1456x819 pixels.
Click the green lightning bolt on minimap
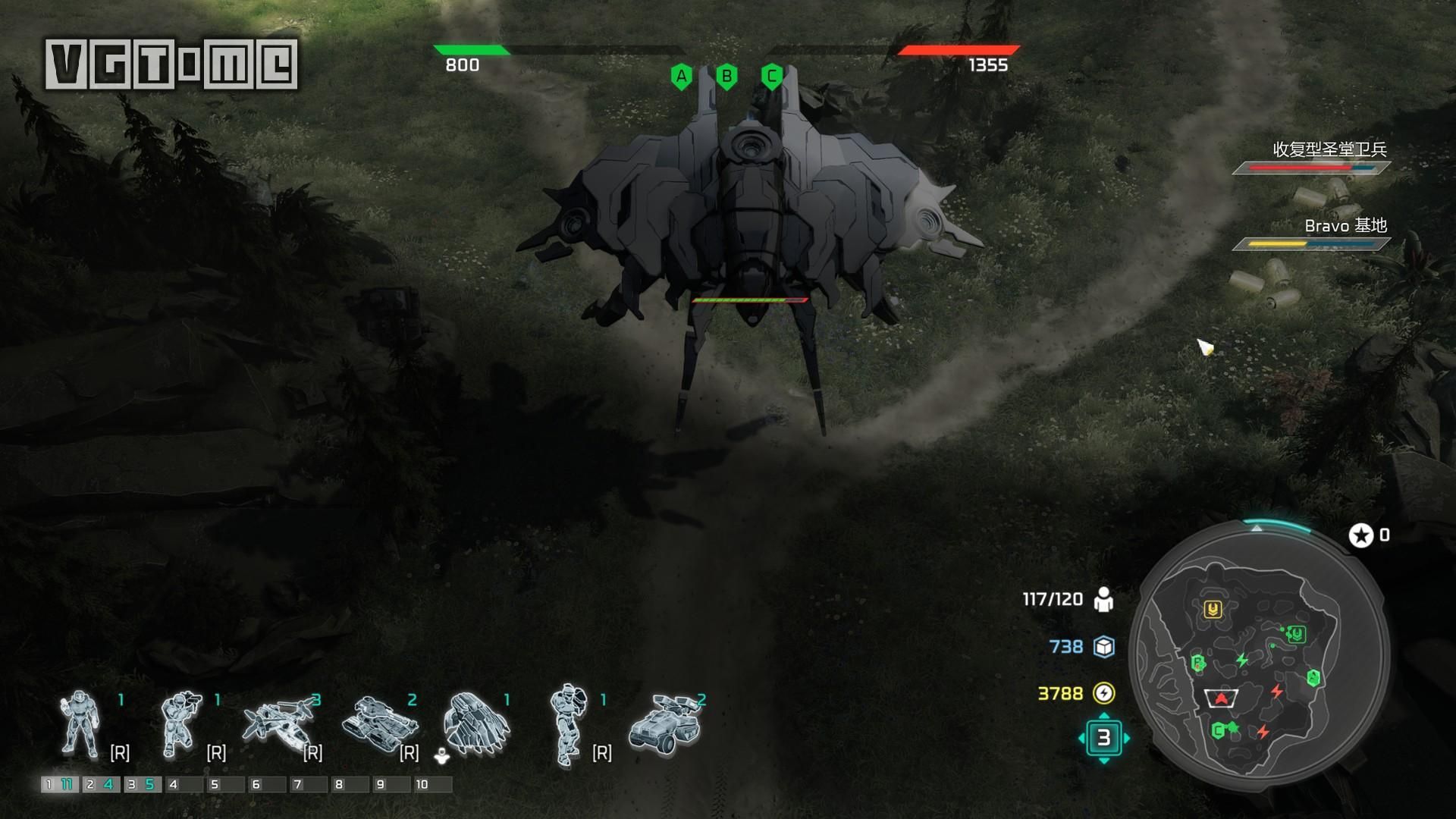(x=1242, y=660)
